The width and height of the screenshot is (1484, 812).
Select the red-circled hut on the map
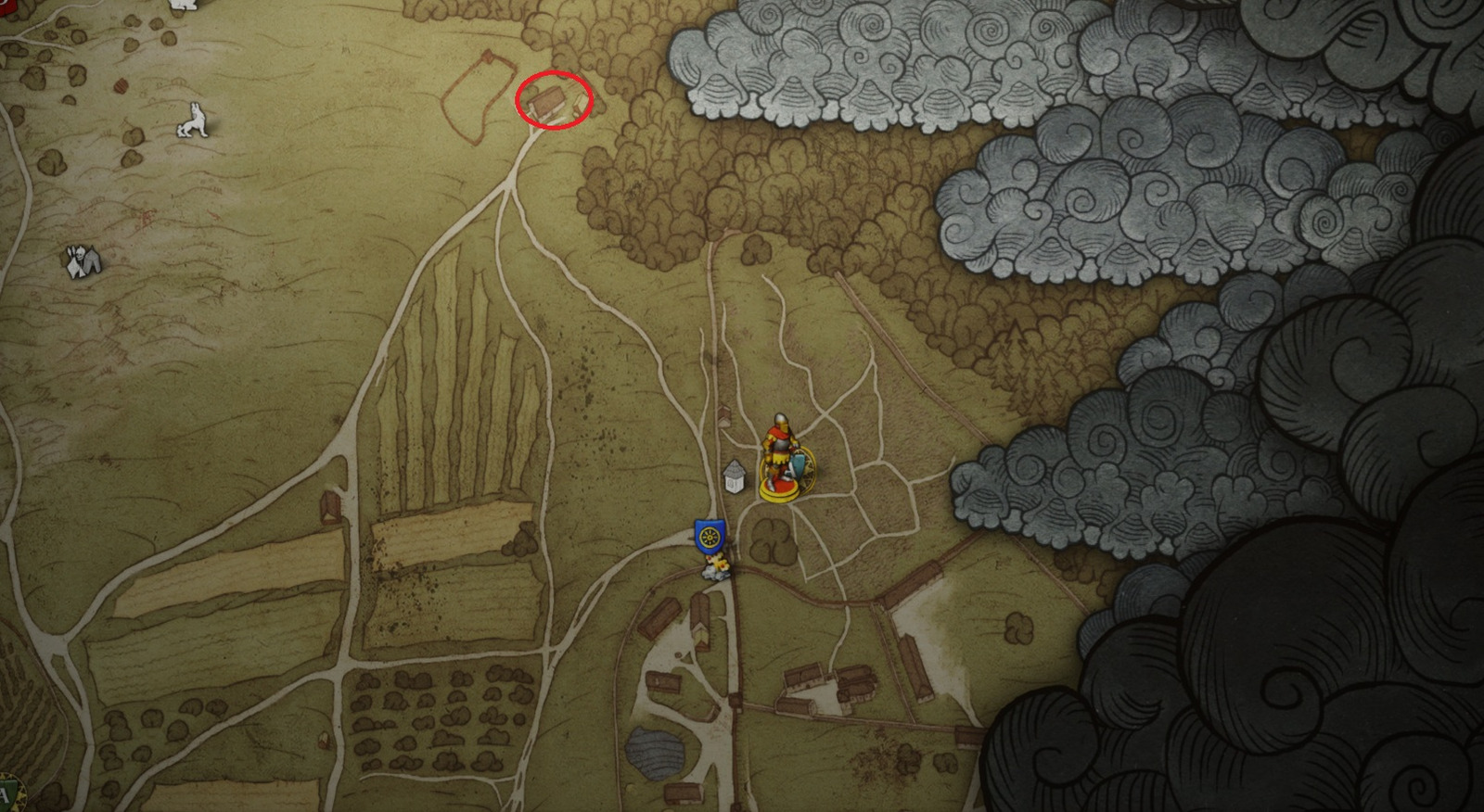click(547, 102)
